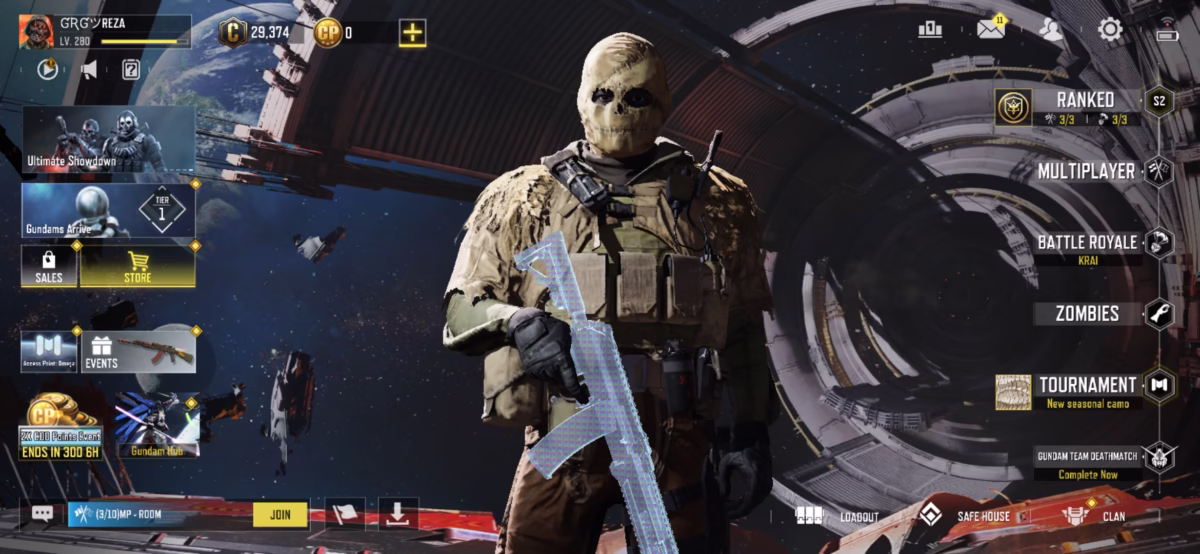Open the Sales offers

pos(49,266)
